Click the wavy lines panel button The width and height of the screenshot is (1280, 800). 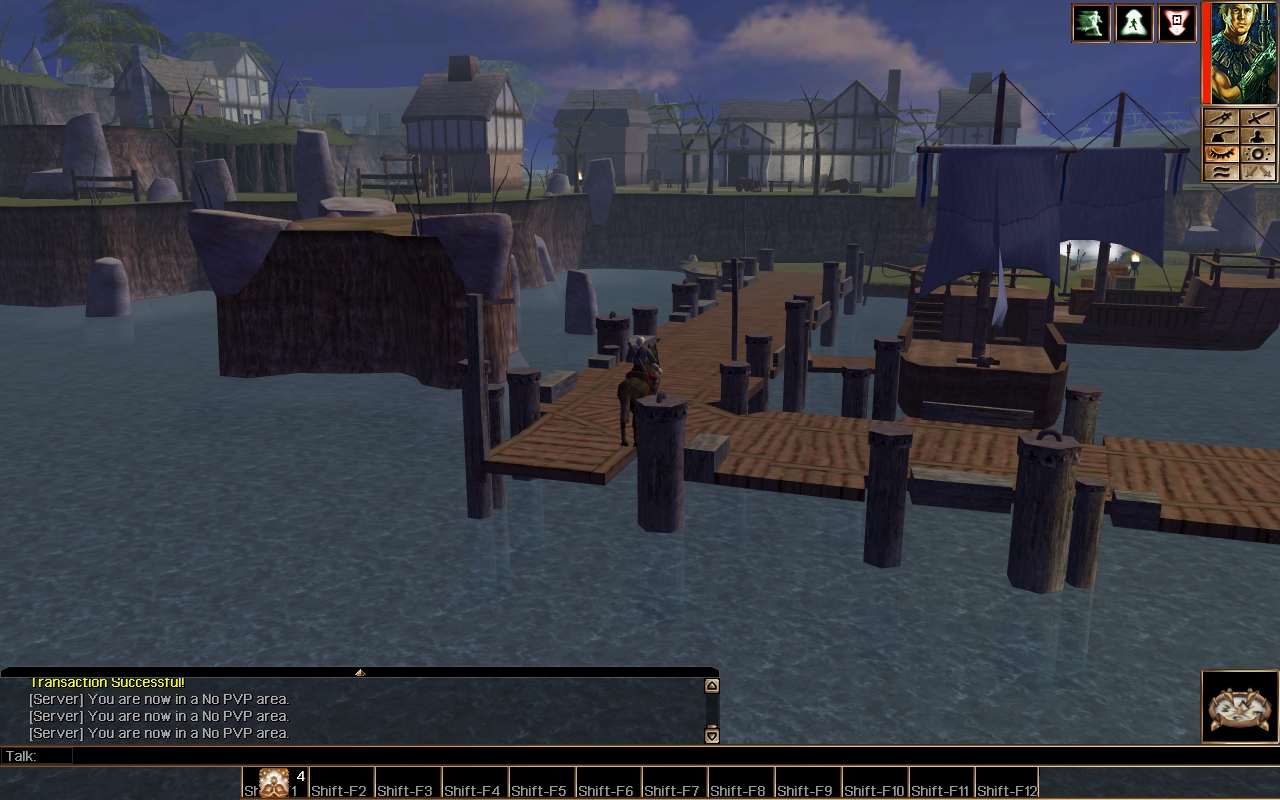pos(1220,172)
